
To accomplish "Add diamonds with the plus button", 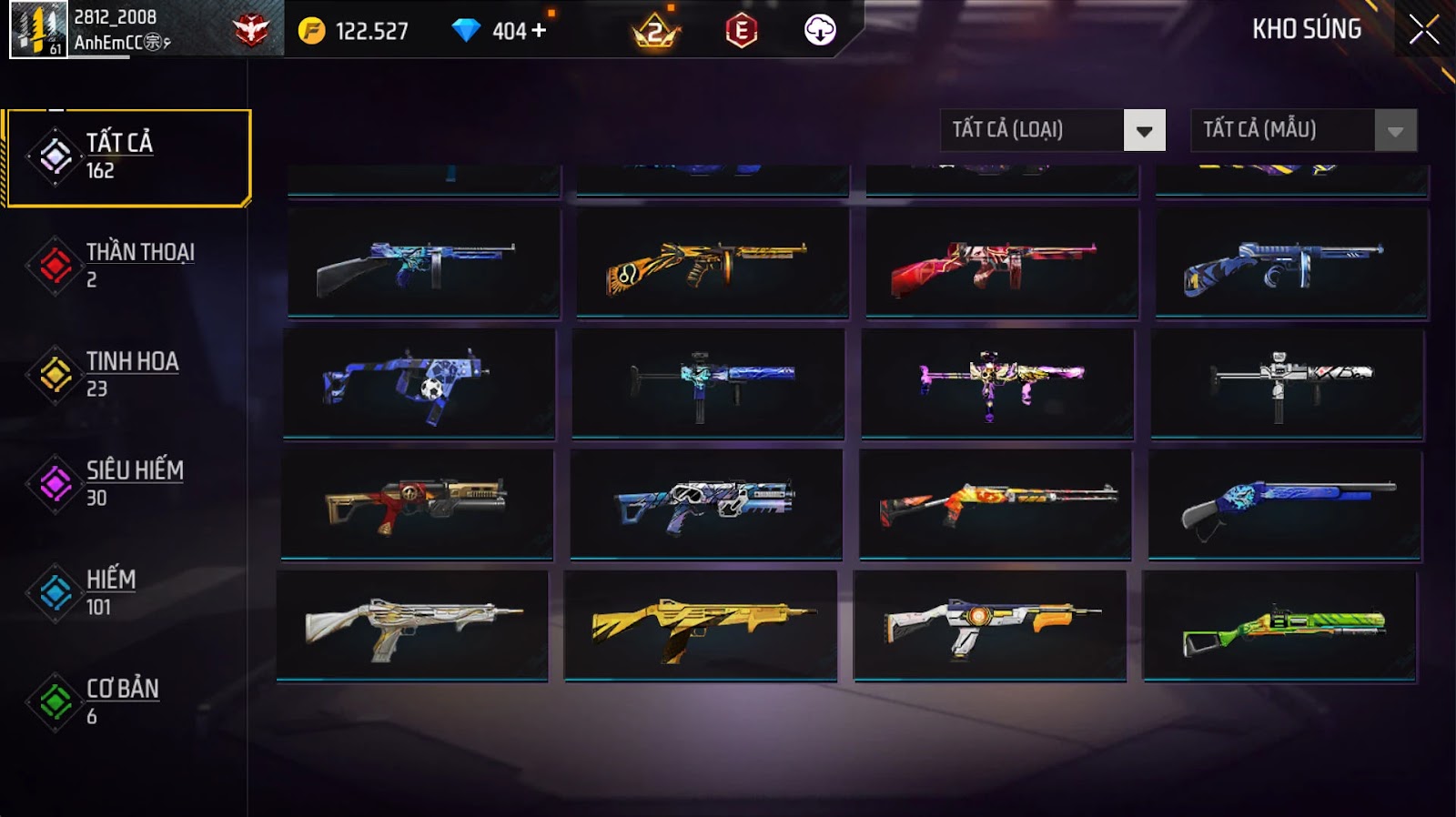I will pyautogui.click(x=540, y=30).
